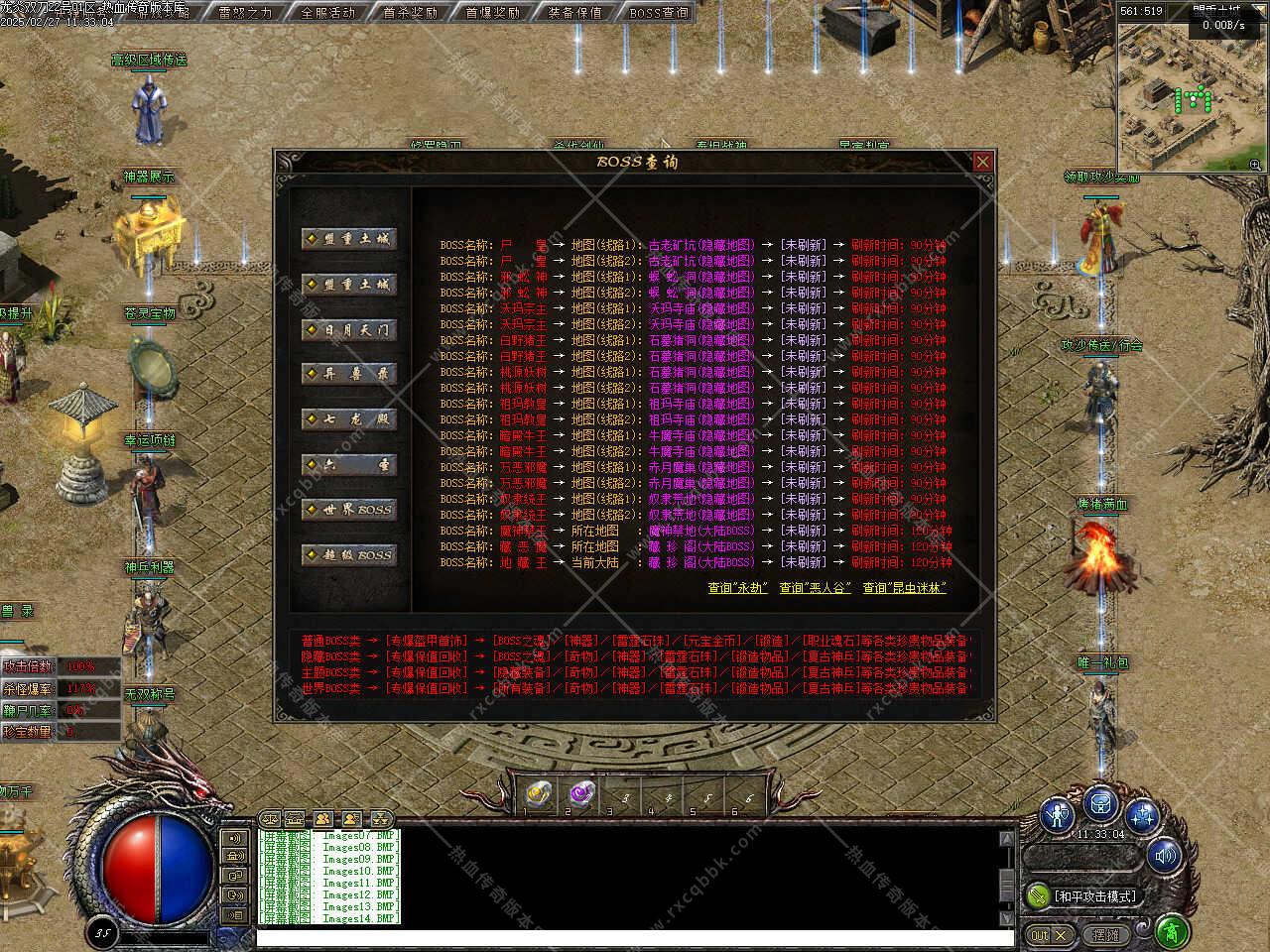Toggle the sound speaker button
1270x952 pixels.
coord(1164,855)
